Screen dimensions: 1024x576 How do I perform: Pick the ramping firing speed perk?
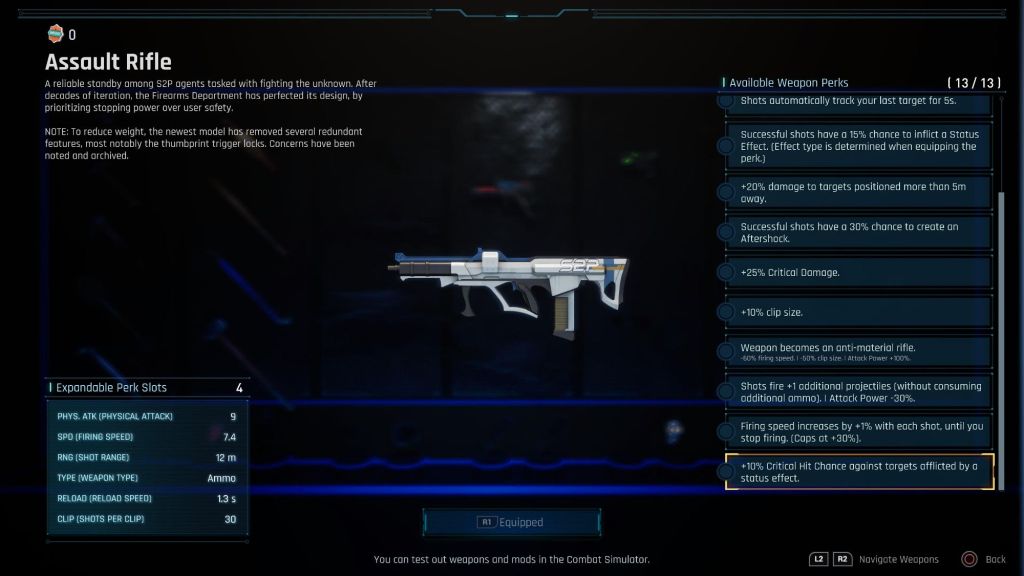click(859, 432)
